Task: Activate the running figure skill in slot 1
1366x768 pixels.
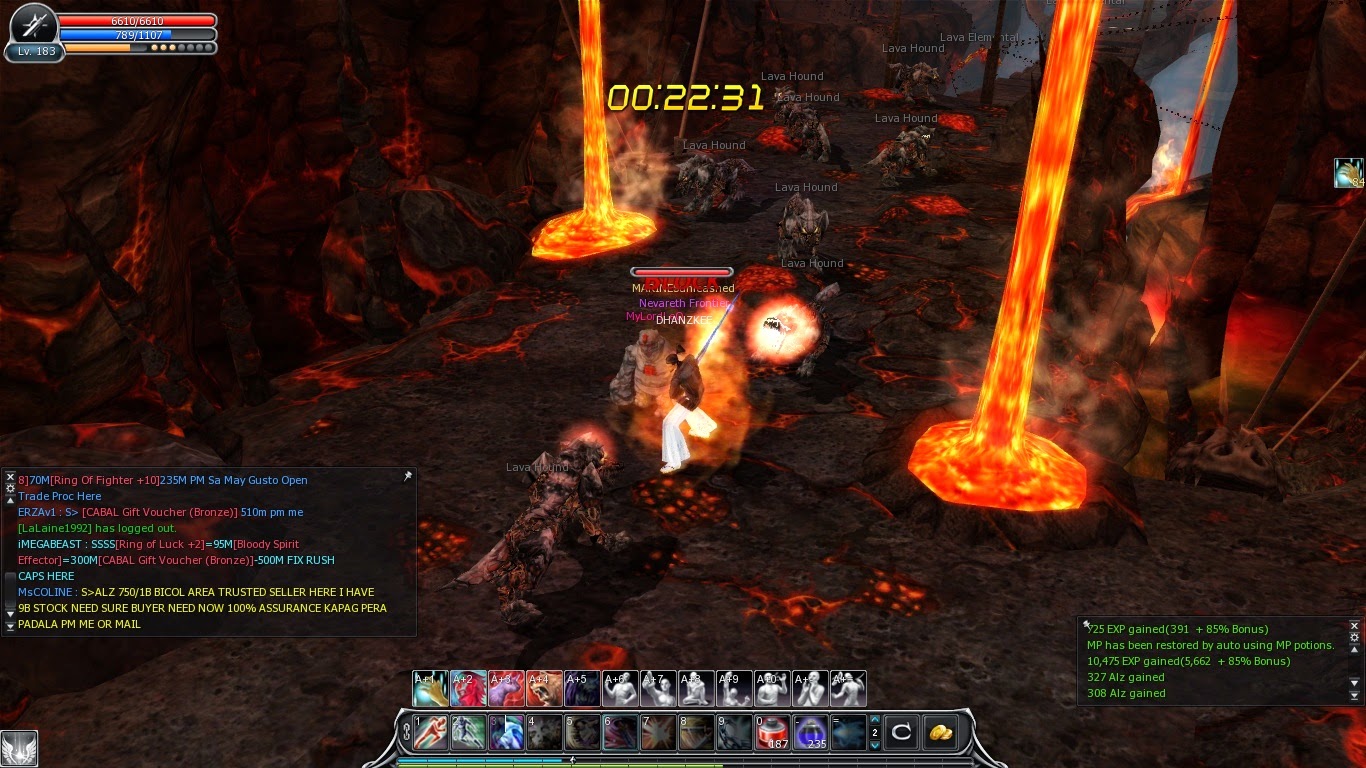Action: pyautogui.click(x=430, y=732)
